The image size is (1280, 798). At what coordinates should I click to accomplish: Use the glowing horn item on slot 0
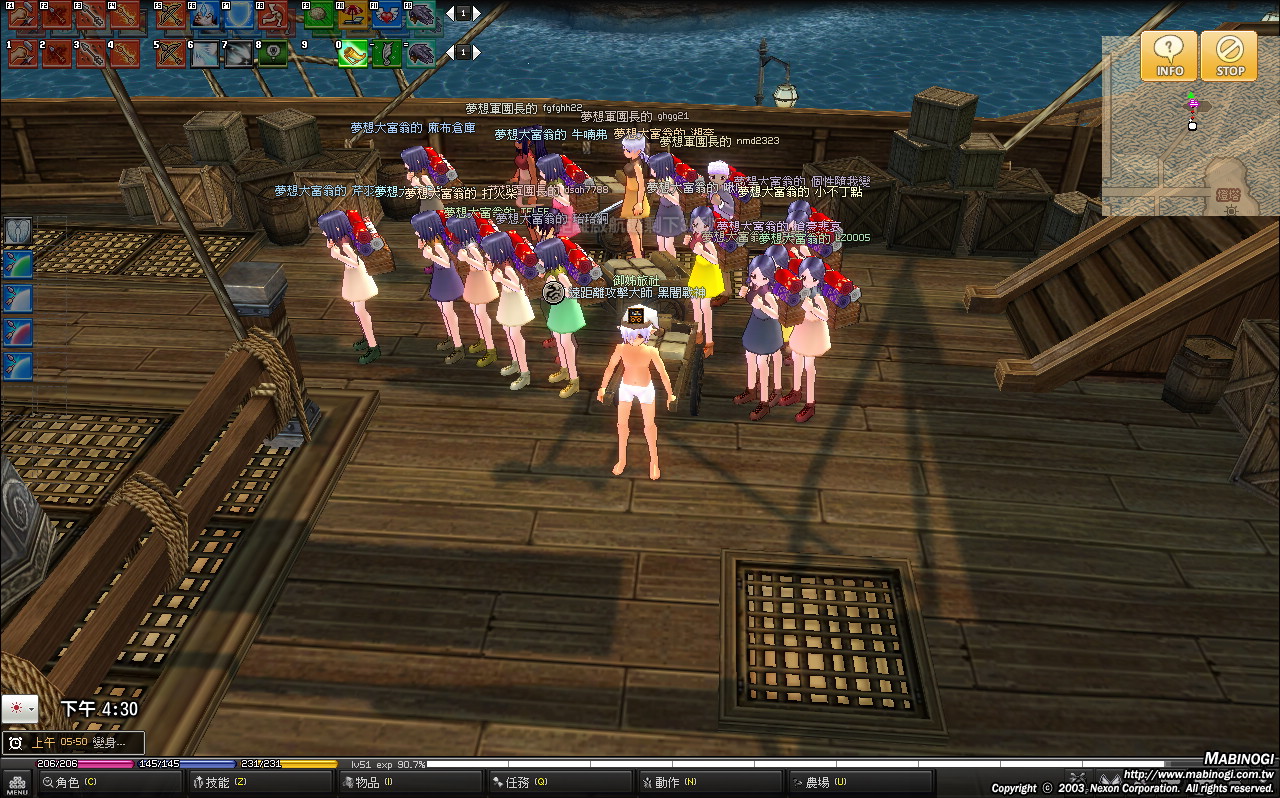[353, 53]
